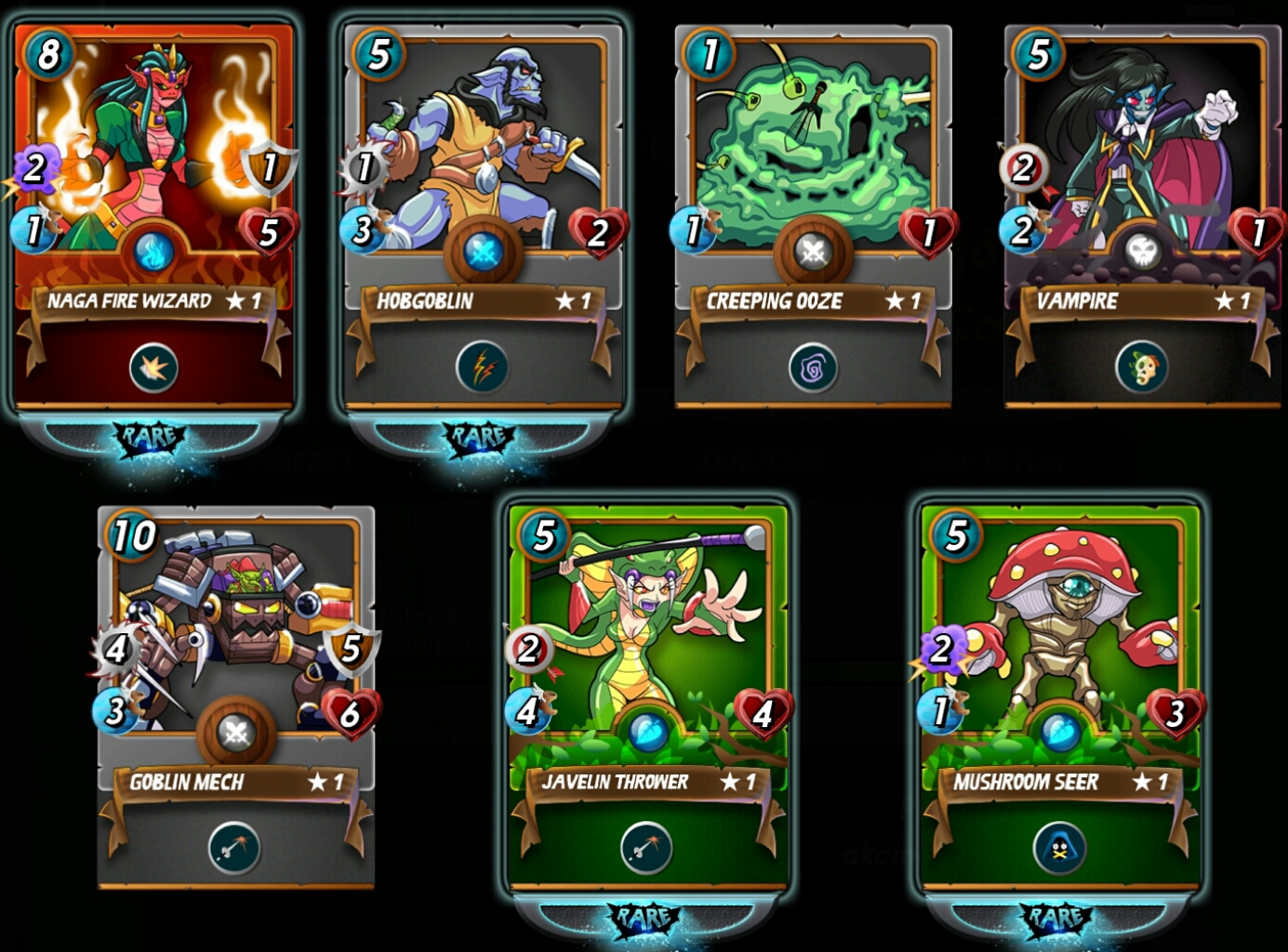1288x952 pixels.
Task: Inspect the Creeping Ooze's swirl ability icon
Action: [813, 369]
